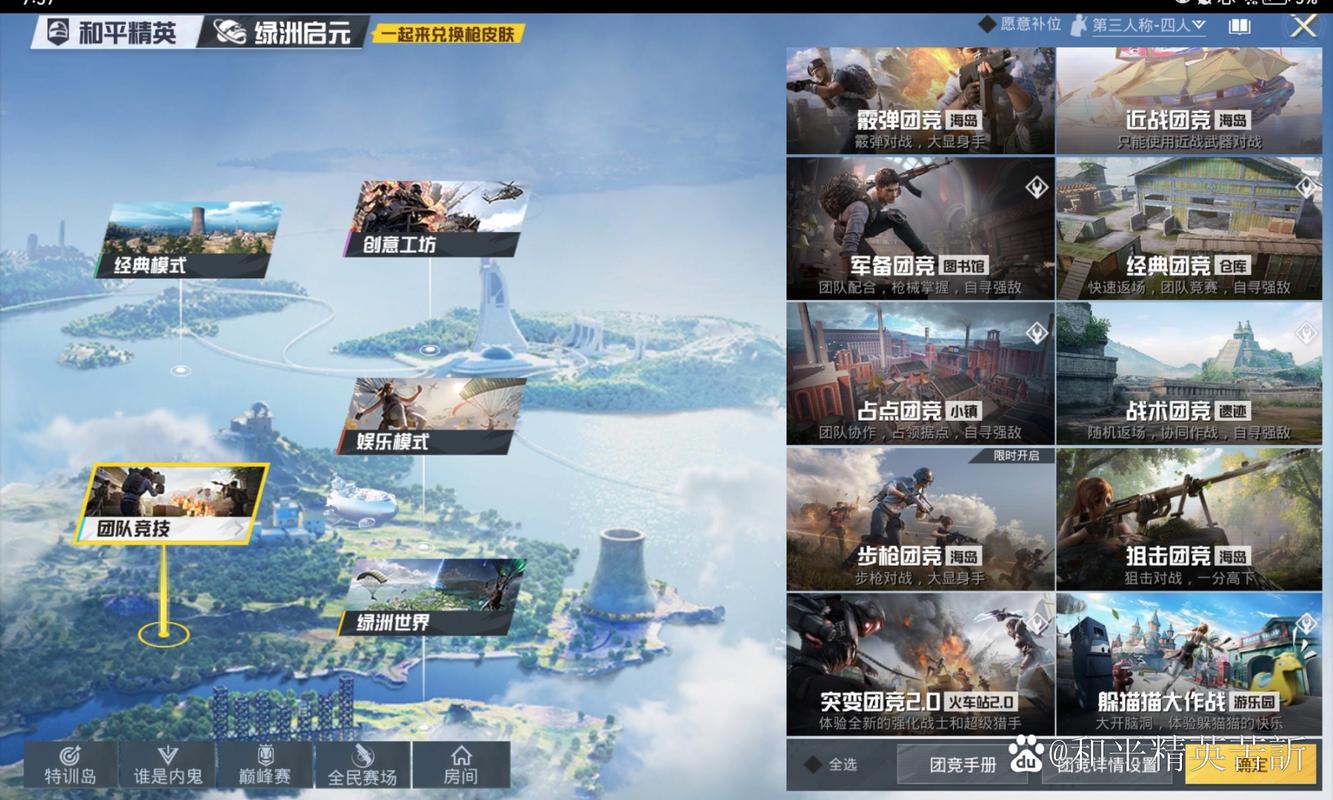1333x800 pixels.
Task: Open the 房间 (Room) icon
Action: coord(461,763)
